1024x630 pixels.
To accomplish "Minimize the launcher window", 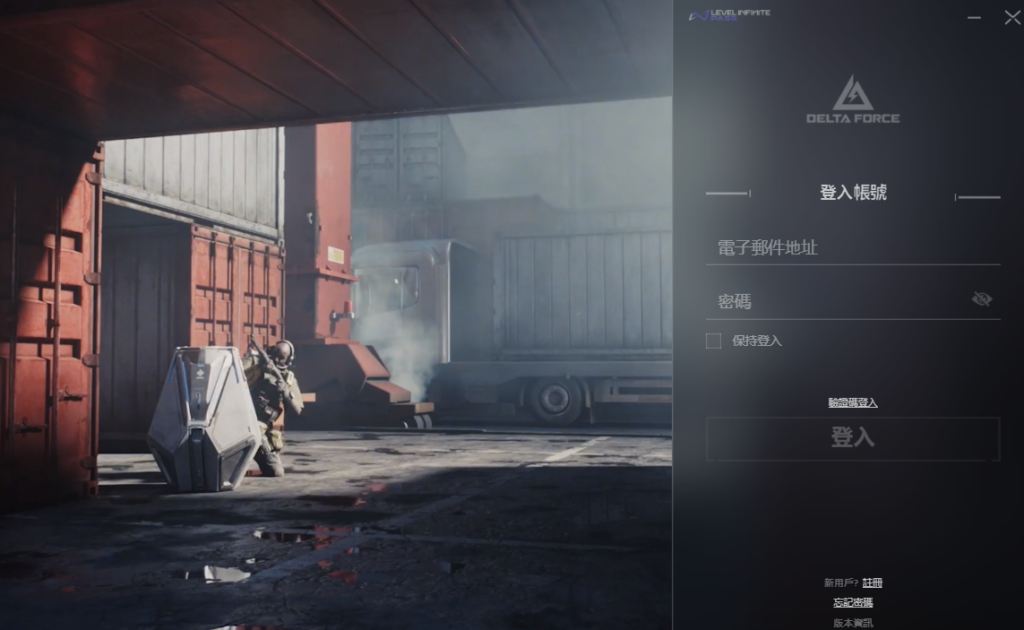I will click(x=975, y=18).
